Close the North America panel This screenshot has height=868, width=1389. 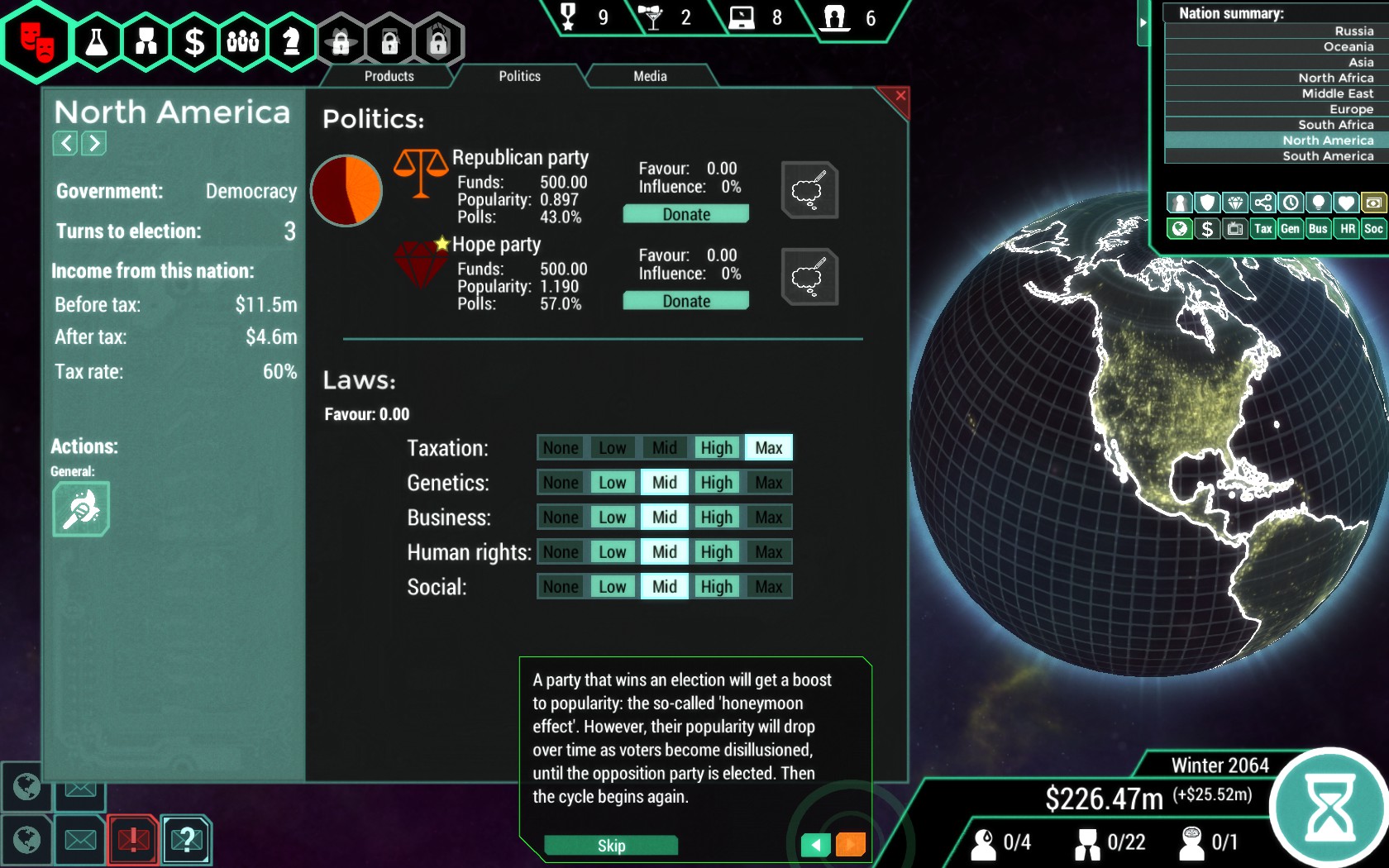click(x=900, y=96)
